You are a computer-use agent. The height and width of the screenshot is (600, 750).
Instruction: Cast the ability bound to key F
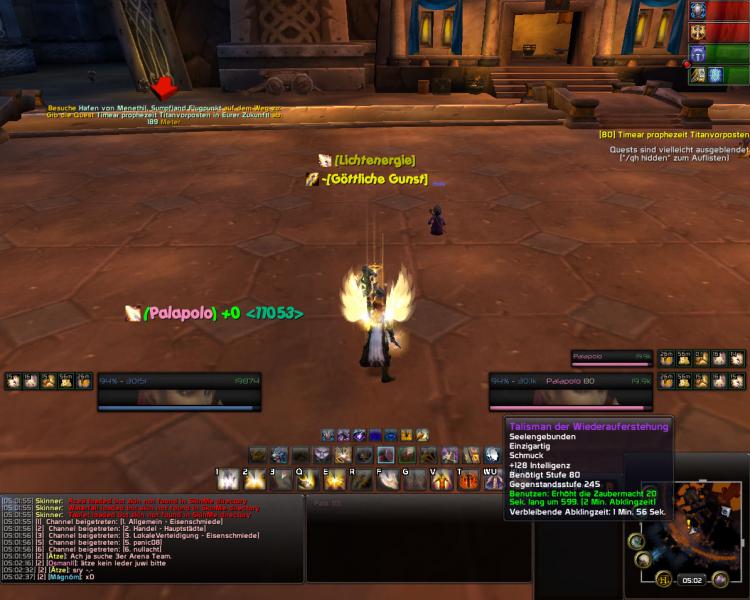tap(386, 480)
